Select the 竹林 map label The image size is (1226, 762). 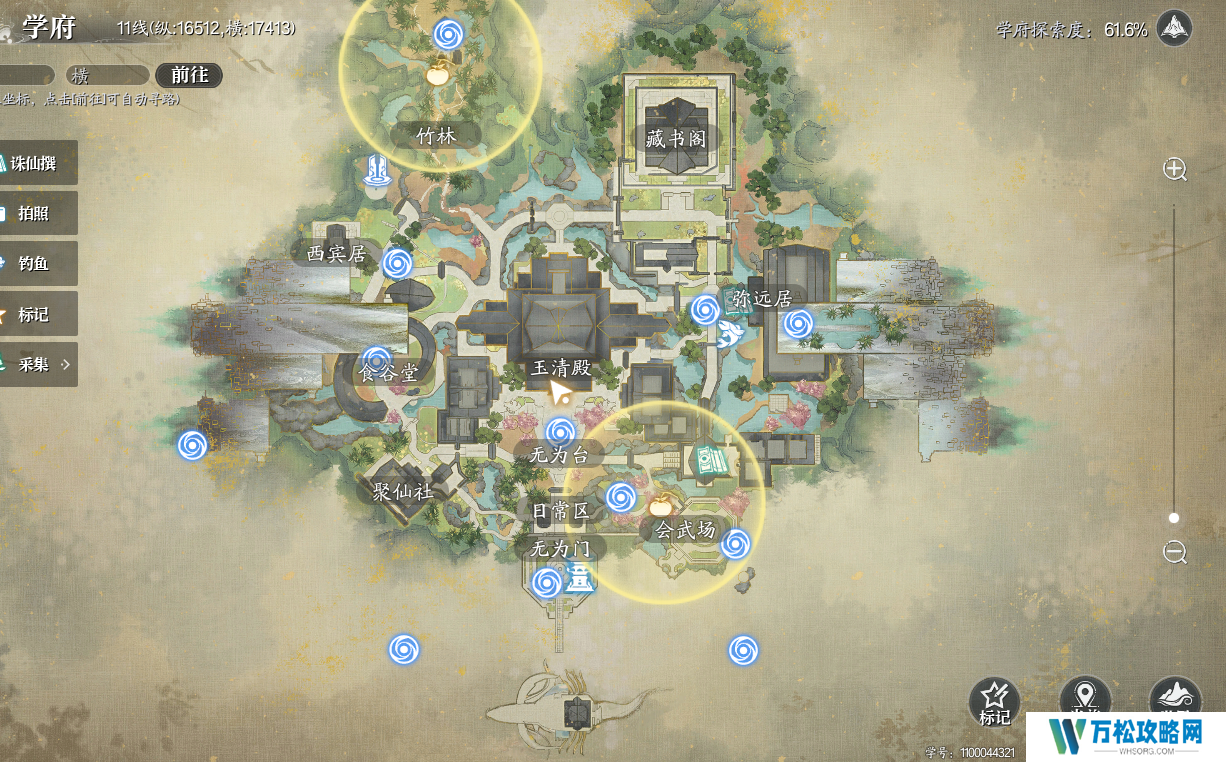436,135
